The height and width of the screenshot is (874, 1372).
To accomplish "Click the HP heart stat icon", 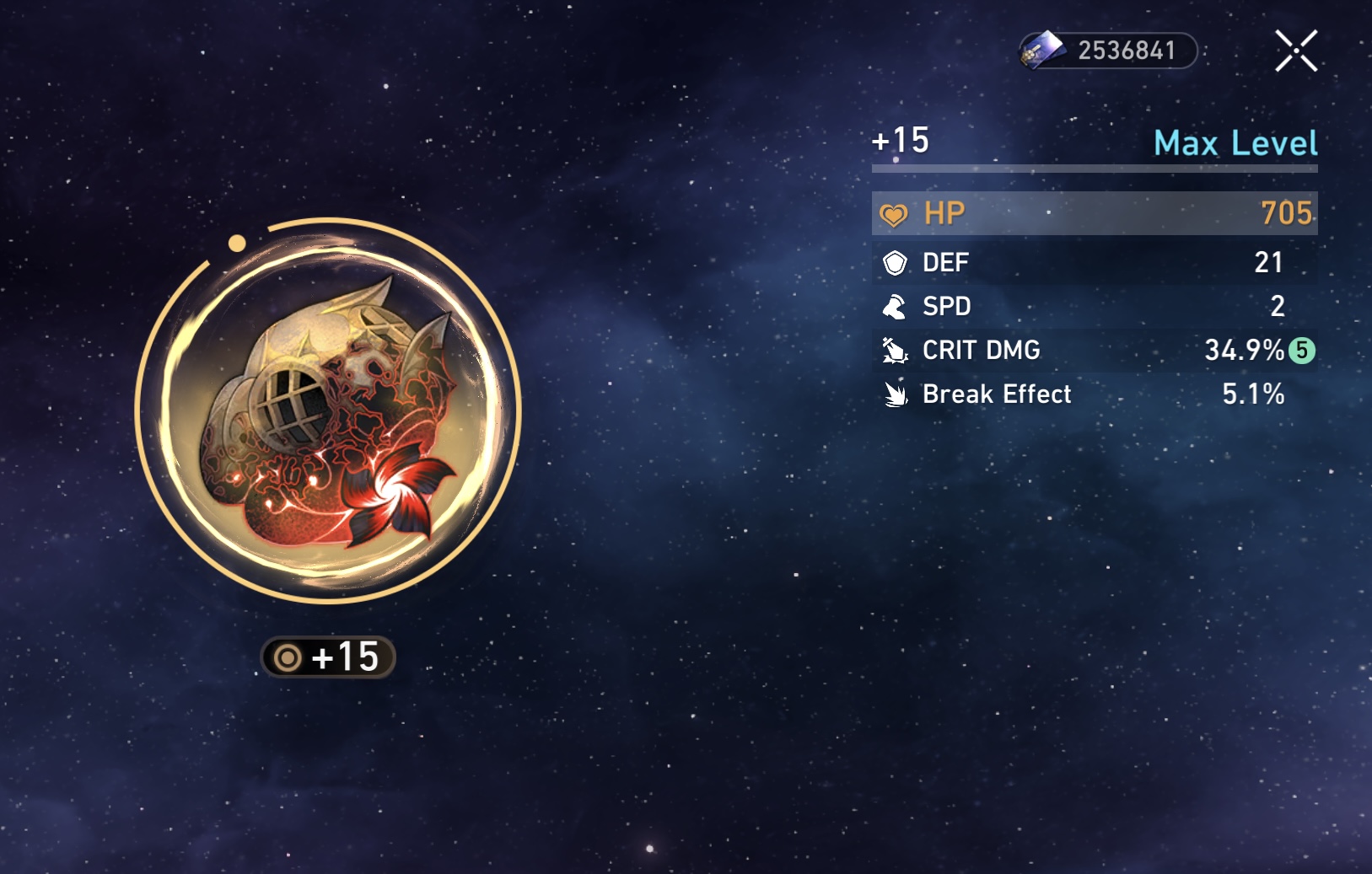I will pos(896,213).
